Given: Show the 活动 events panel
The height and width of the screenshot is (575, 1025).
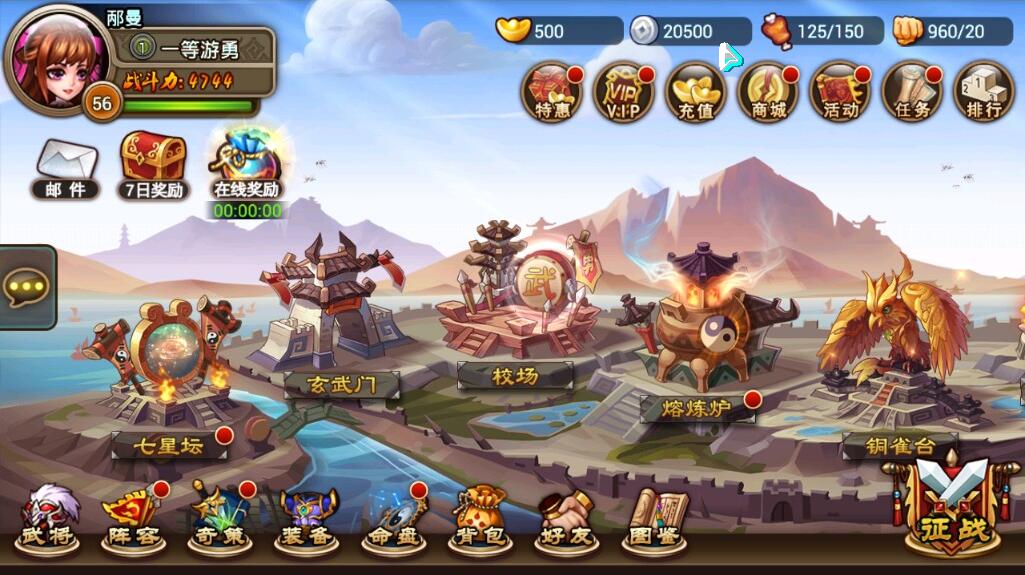Looking at the screenshot, I should 840,92.
